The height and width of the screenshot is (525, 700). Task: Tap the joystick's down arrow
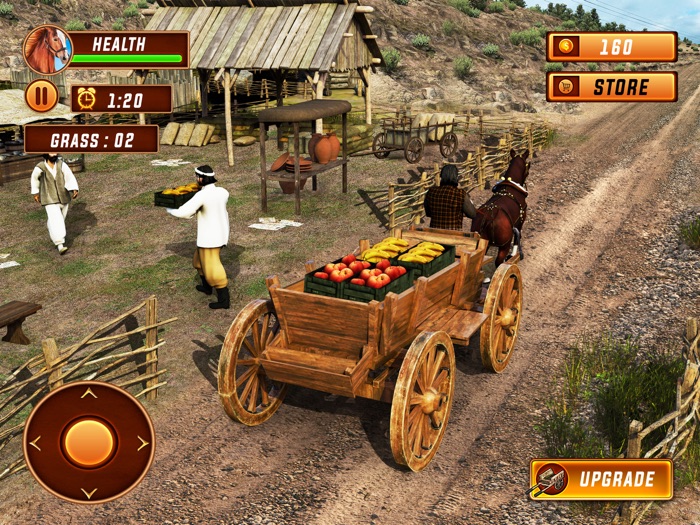coord(89,492)
